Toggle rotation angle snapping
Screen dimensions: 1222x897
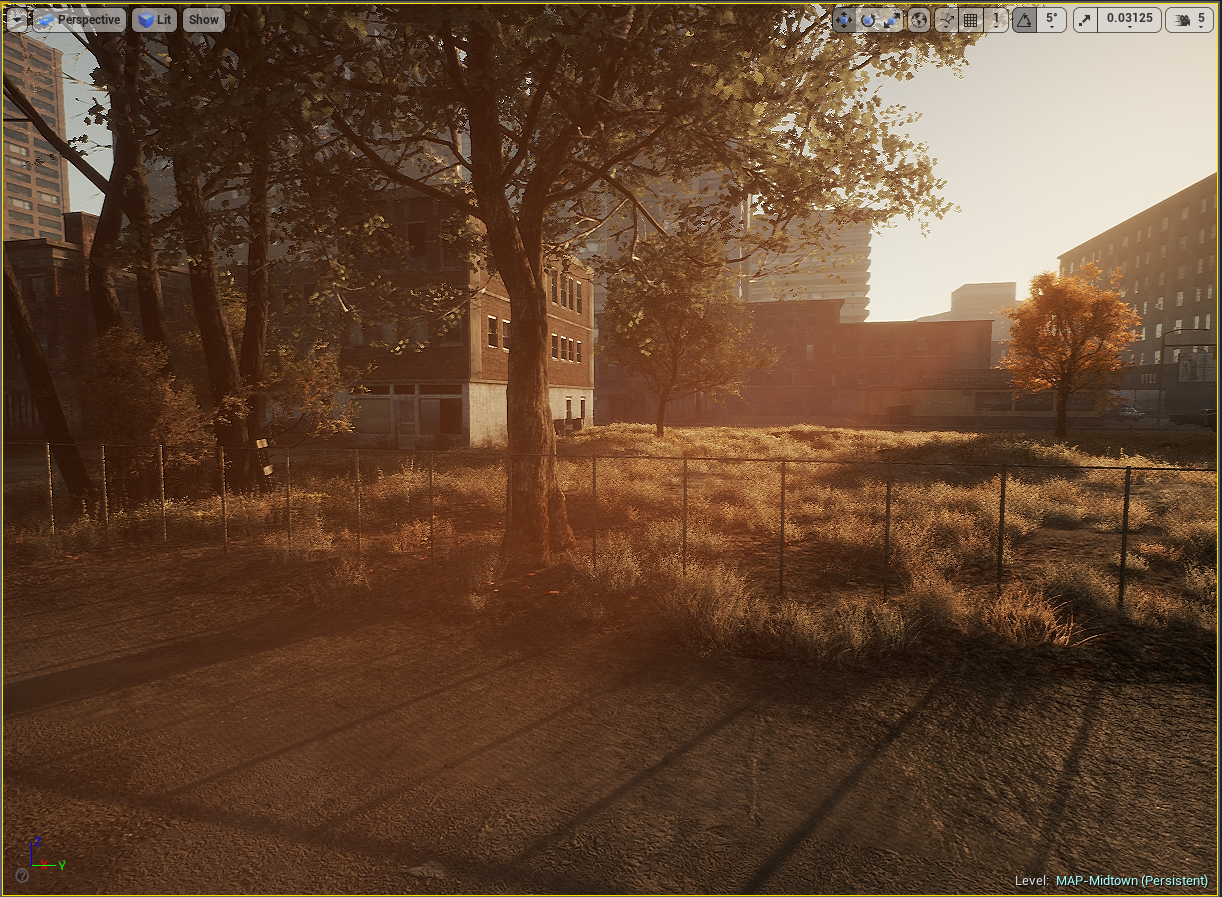coord(1024,19)
